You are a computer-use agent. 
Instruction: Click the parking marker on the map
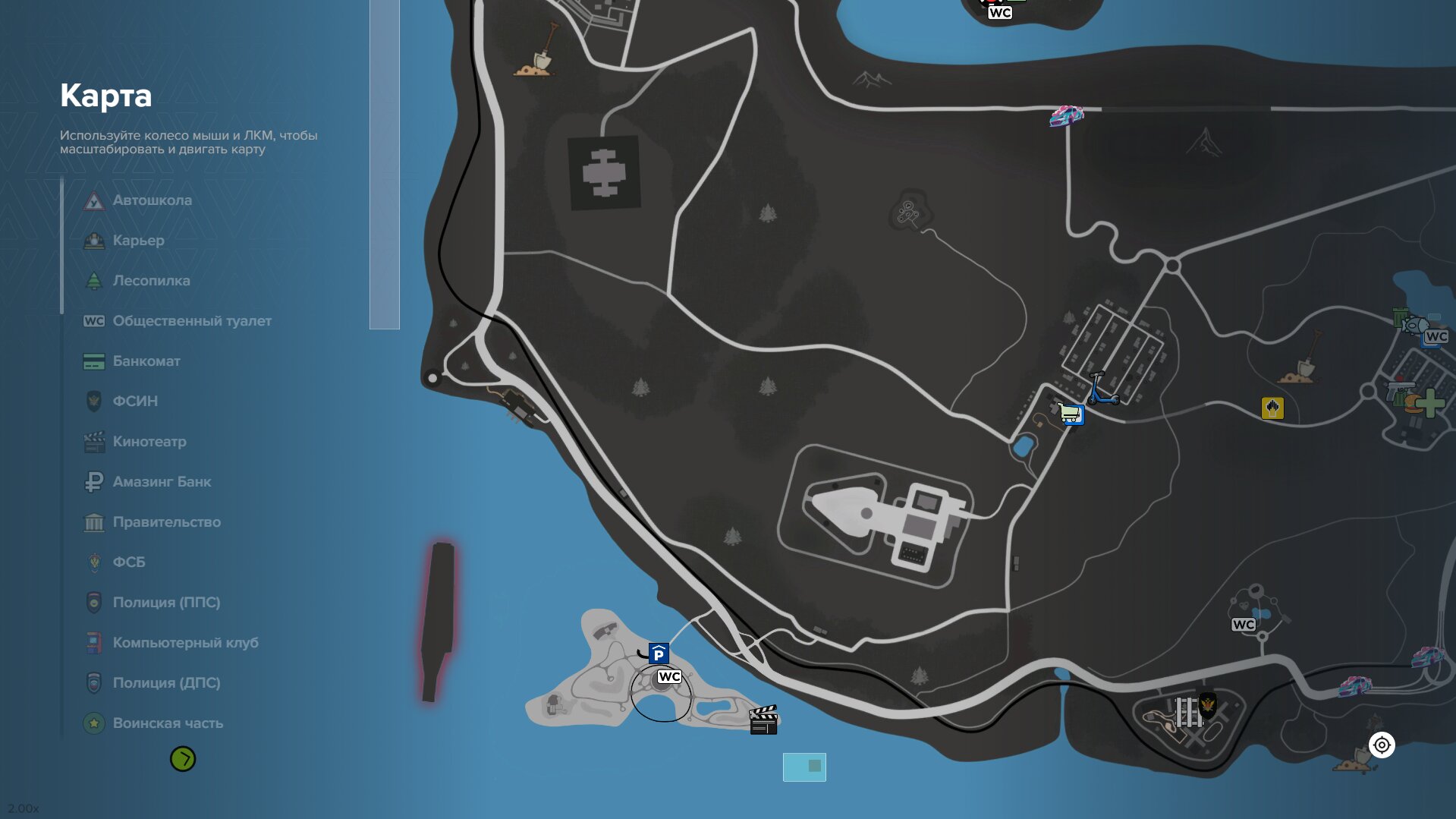coord(659,654)
